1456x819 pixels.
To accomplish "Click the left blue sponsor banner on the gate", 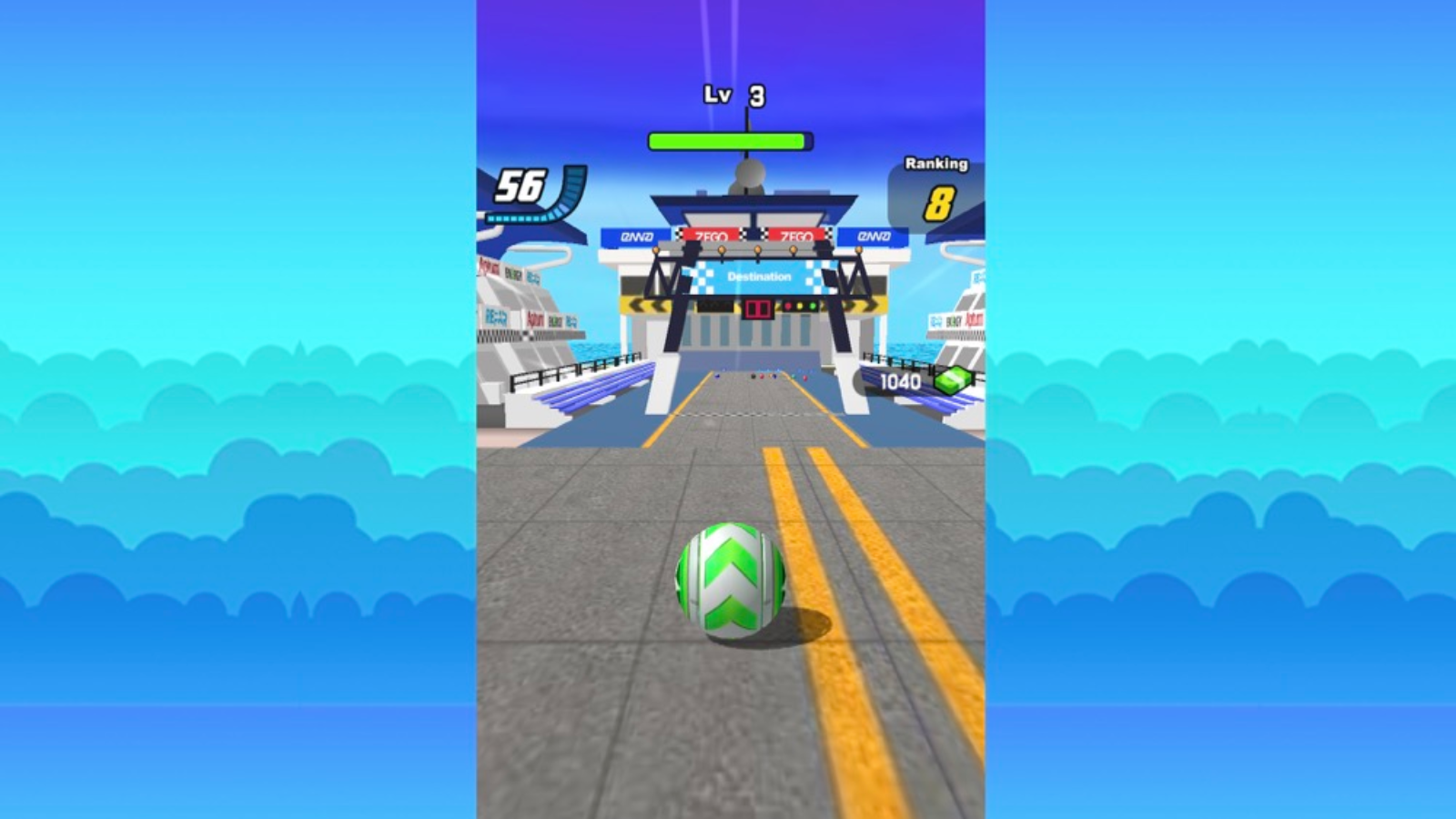I will click(637, 236).
